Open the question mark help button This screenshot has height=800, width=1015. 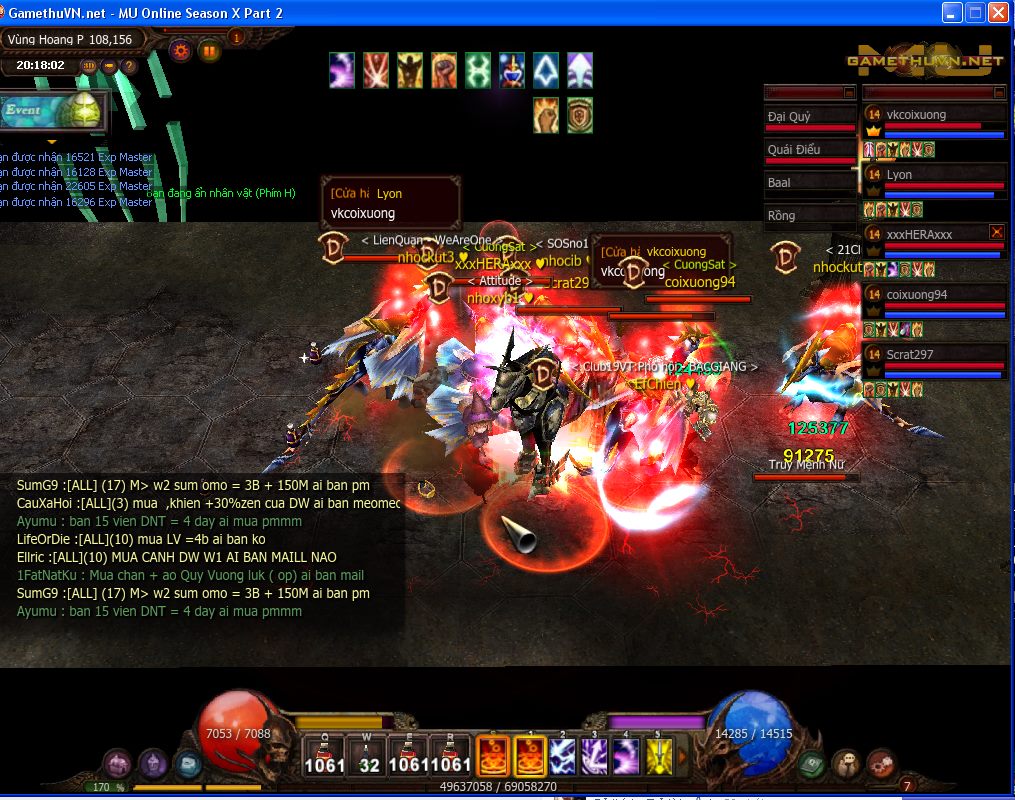[x=129, y=66]
